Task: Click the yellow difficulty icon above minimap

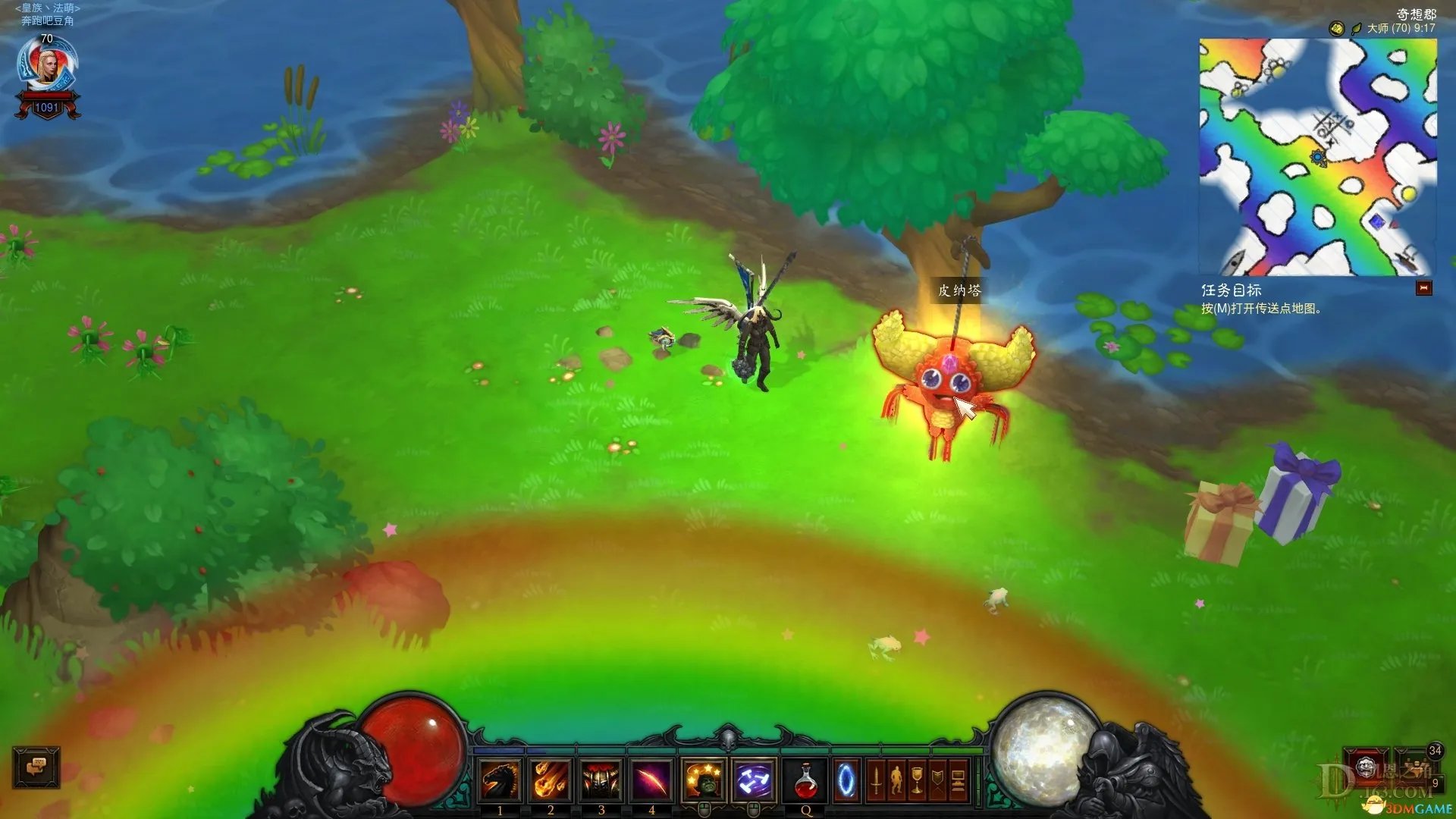Action: coord(1336,29)
